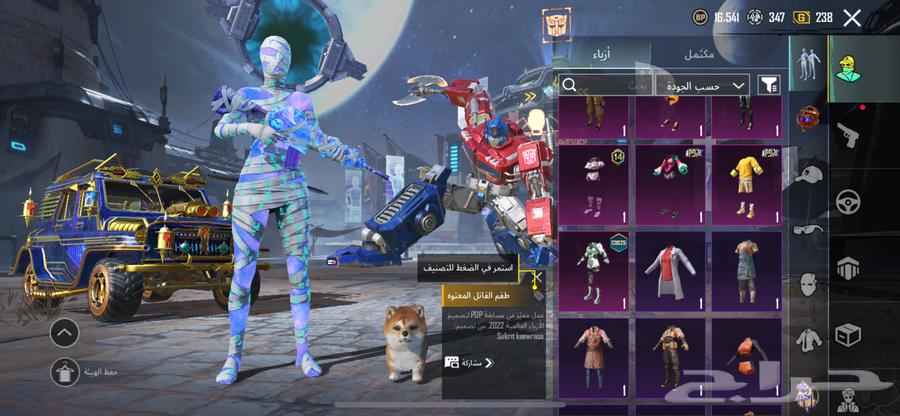Screen dimensions: 900x416
Task: Open the funnel filter button
Action: pyautogui.click(x=769, y=85)
